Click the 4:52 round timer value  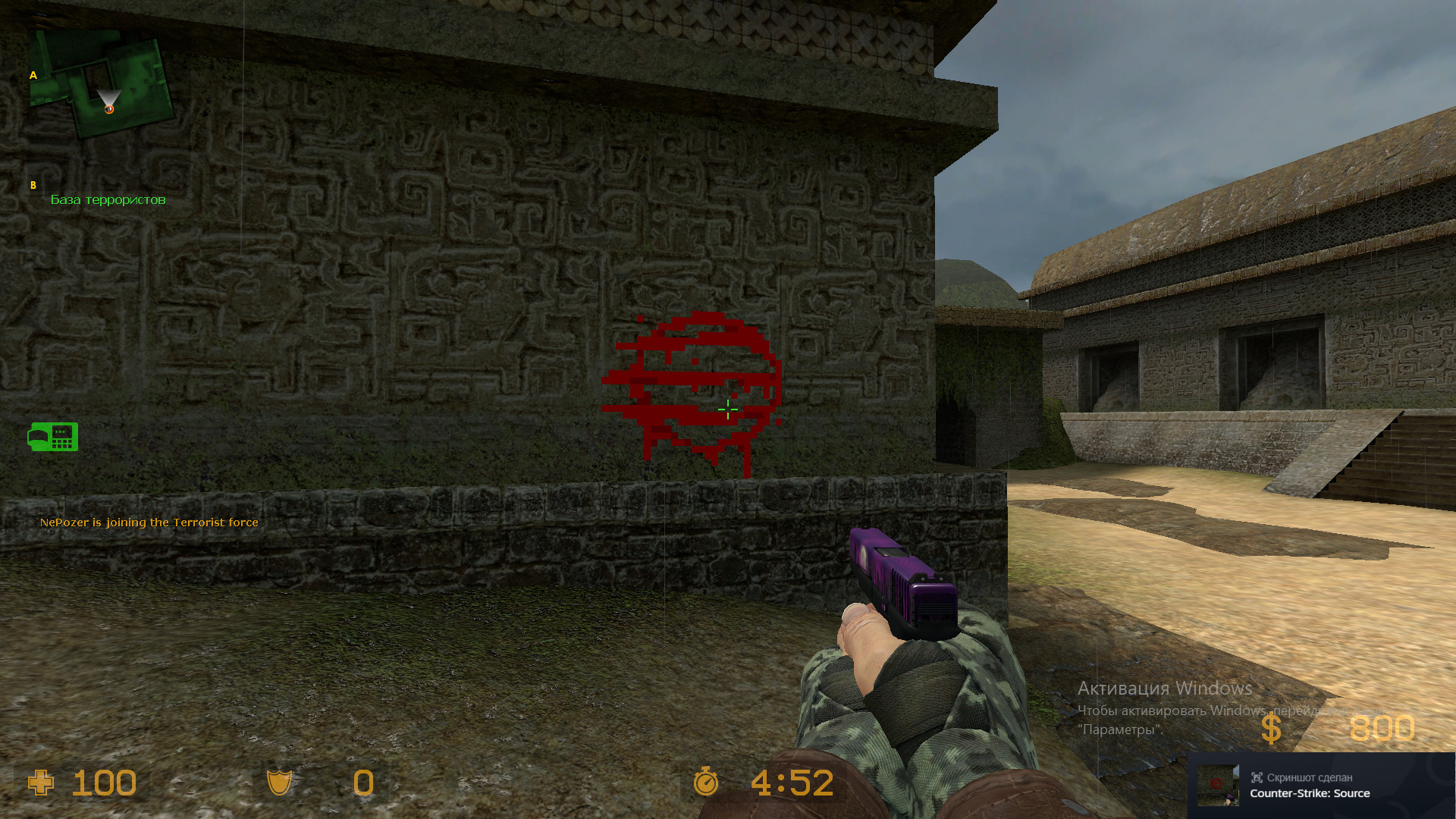(791, 783)
